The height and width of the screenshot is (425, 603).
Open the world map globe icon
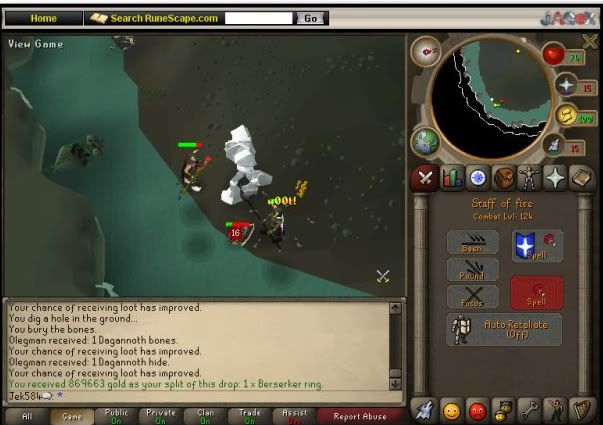(x=424, y=139)
